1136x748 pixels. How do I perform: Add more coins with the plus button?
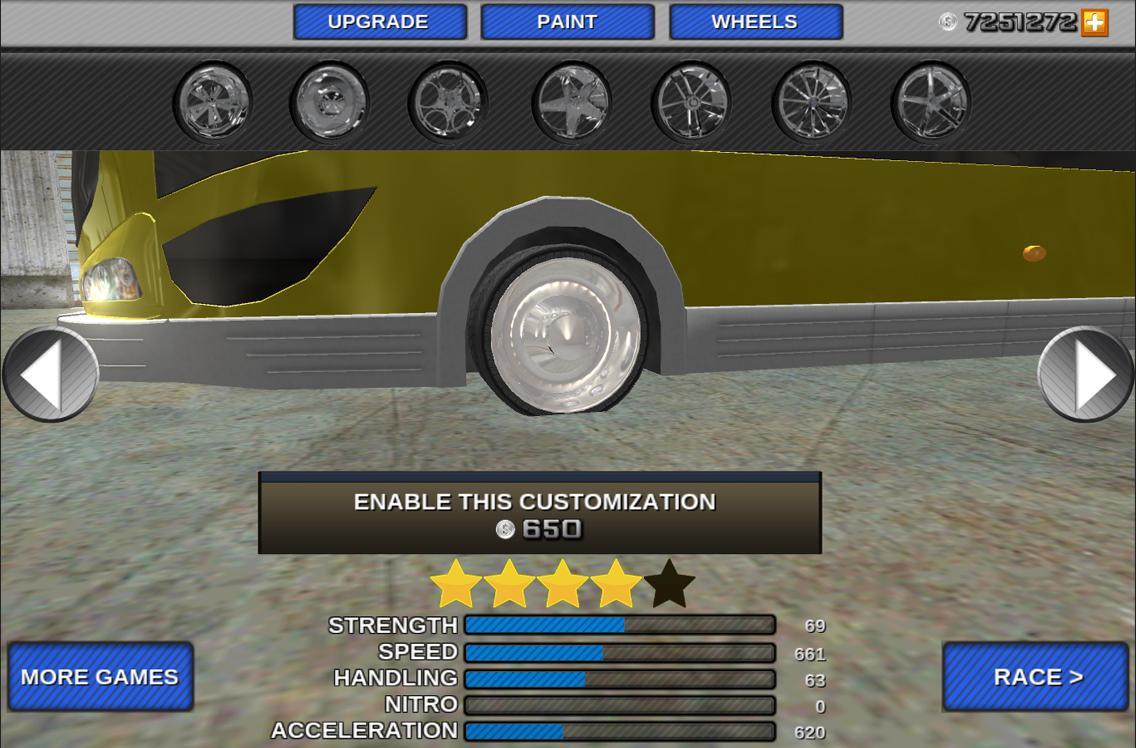click(1095, 22)
